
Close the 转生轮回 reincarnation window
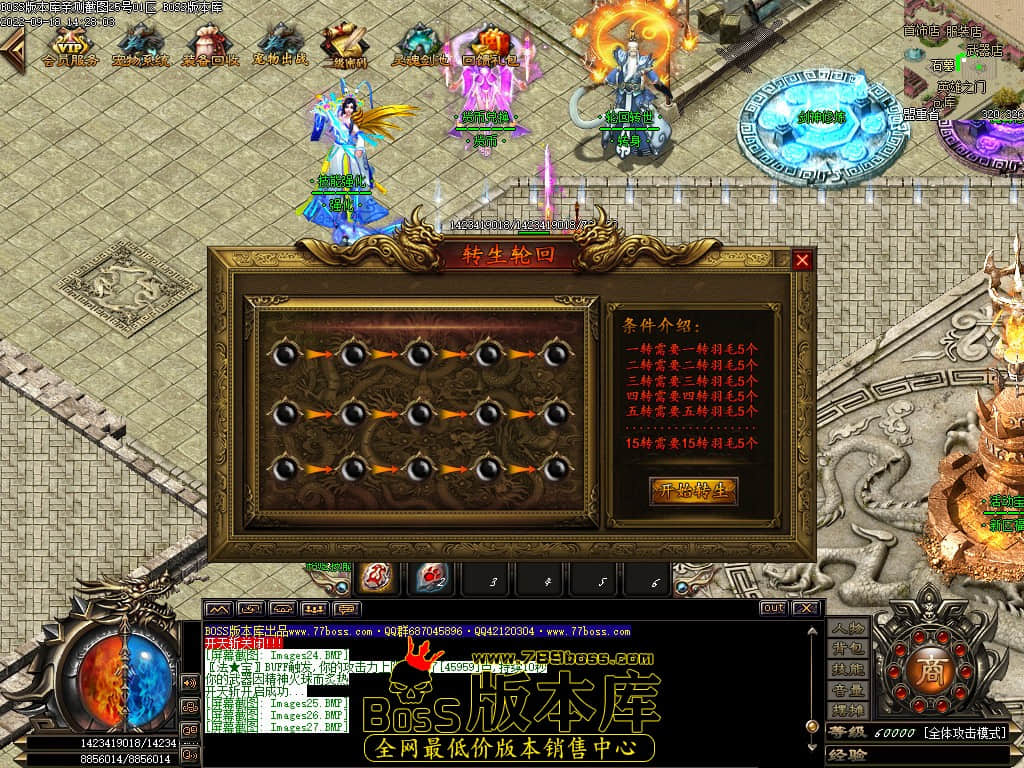pyautogui.click(x=802, y=260)
